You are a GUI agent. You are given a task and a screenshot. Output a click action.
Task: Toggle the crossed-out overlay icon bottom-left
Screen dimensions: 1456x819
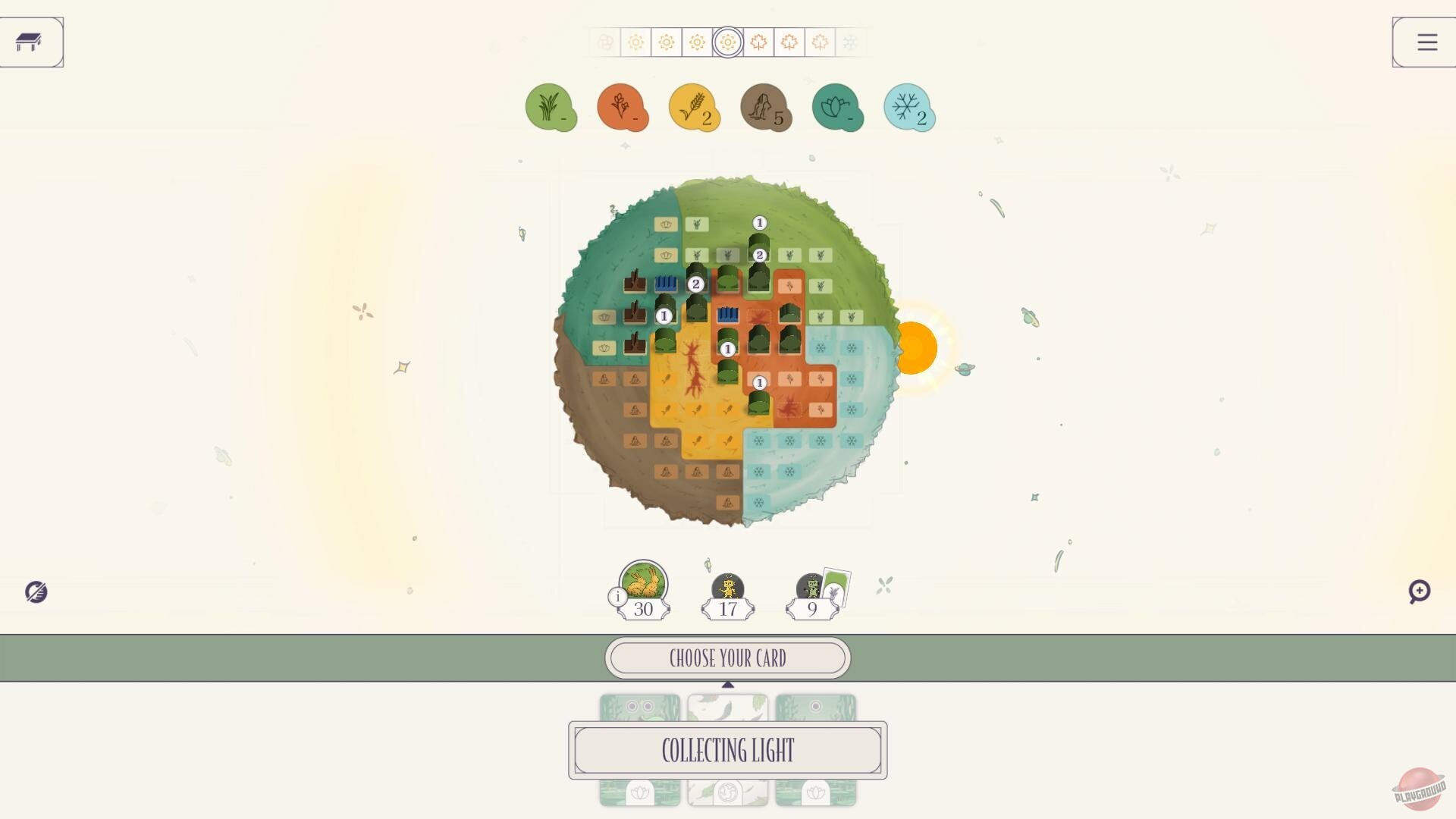(37, 592)
